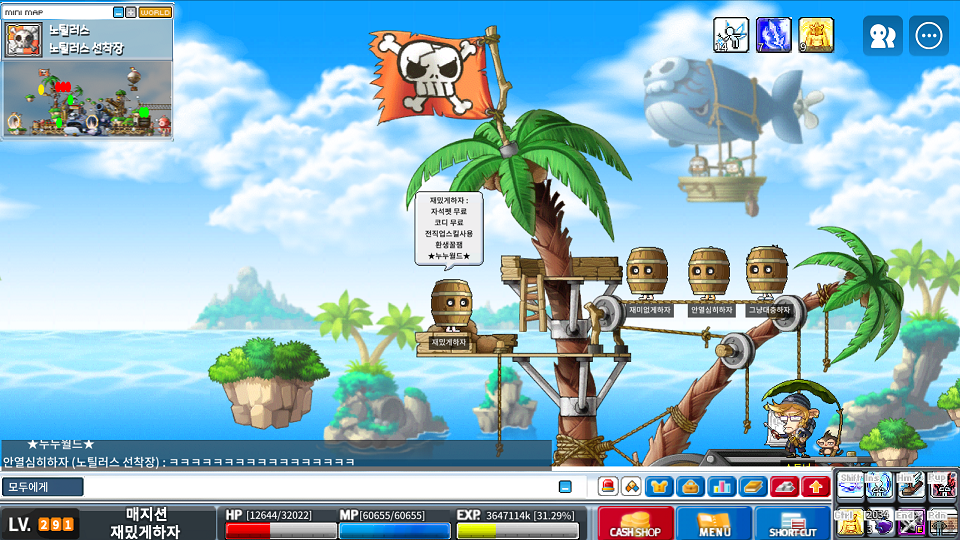Click the red siren alert icon
The height and width of the screenshot is (540, 960).
tap(607, 487)
